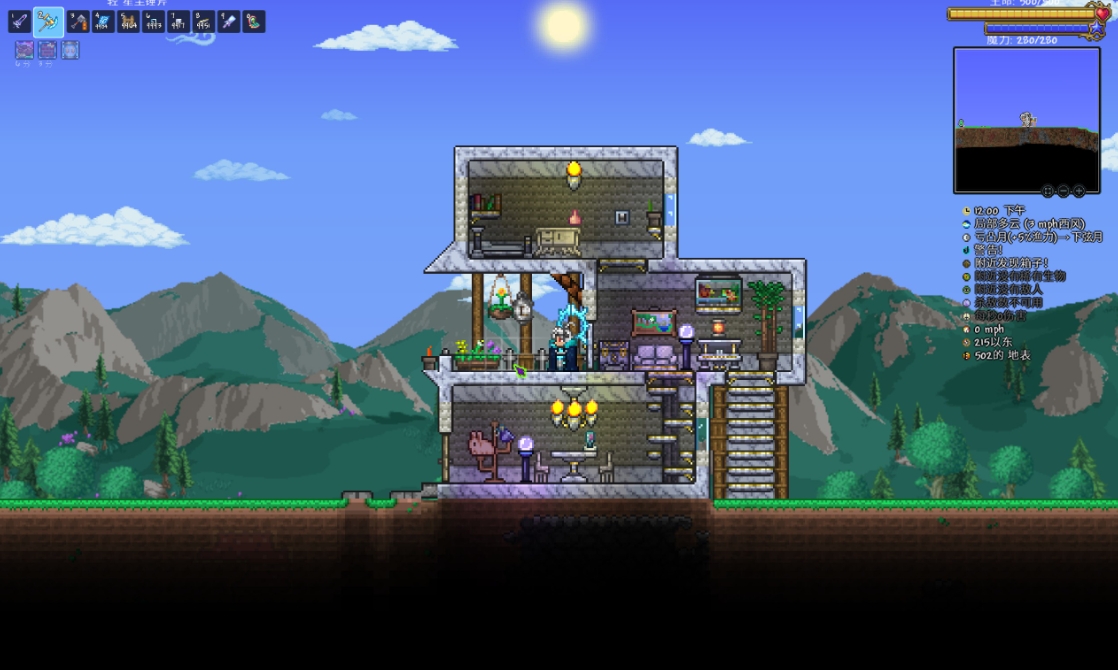Click the highlighted pickaxe in hotbar slot 2

tap(48, 21)
